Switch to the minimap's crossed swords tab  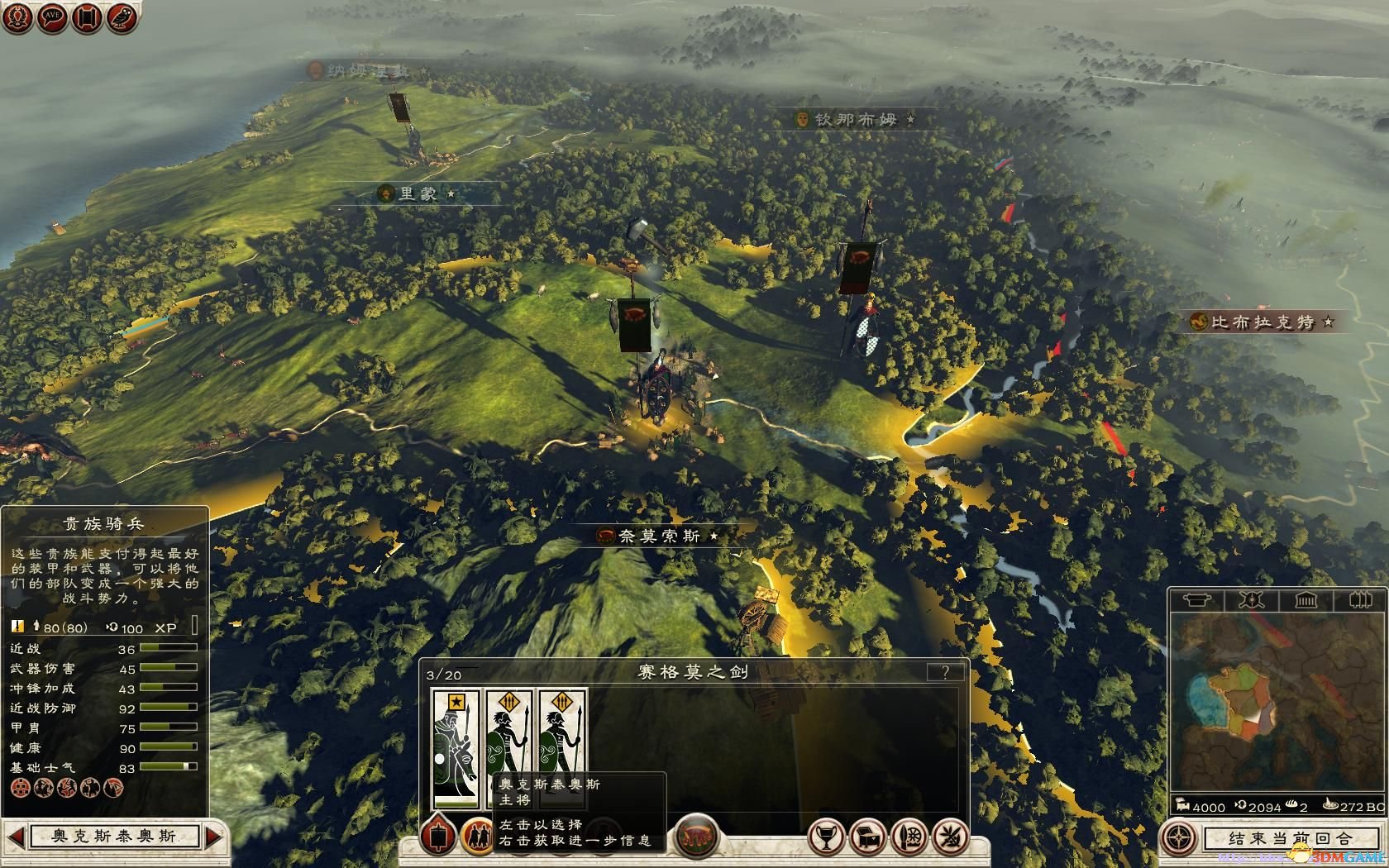(1251, 600)
